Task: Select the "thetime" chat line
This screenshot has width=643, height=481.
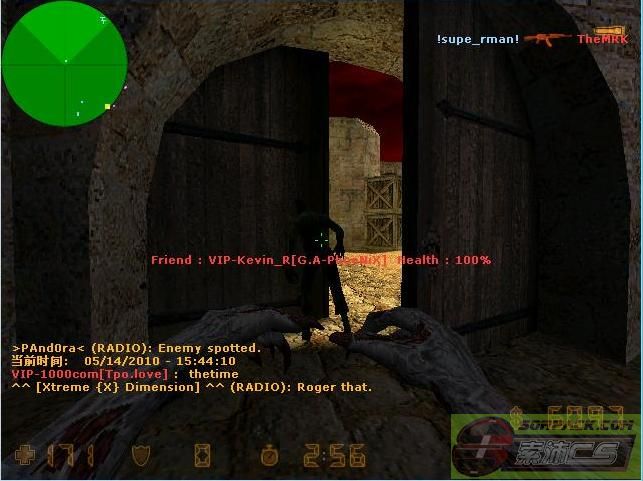Action: click(x=125, y=374)
